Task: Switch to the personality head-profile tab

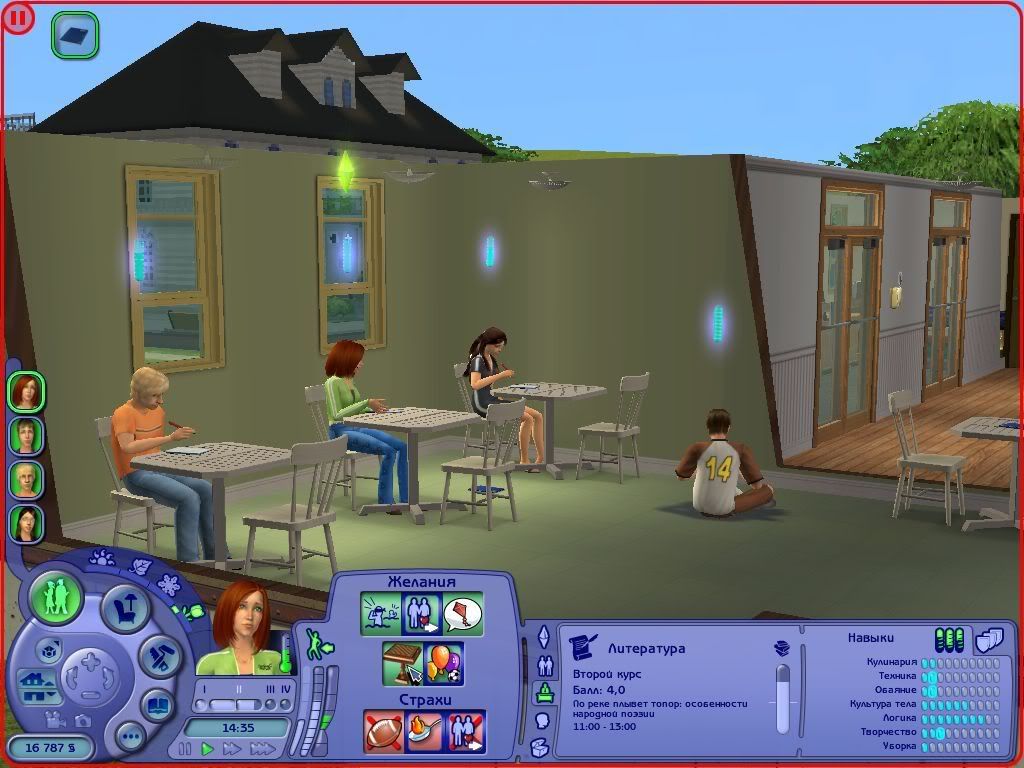Action: click(x=543, y=720)
